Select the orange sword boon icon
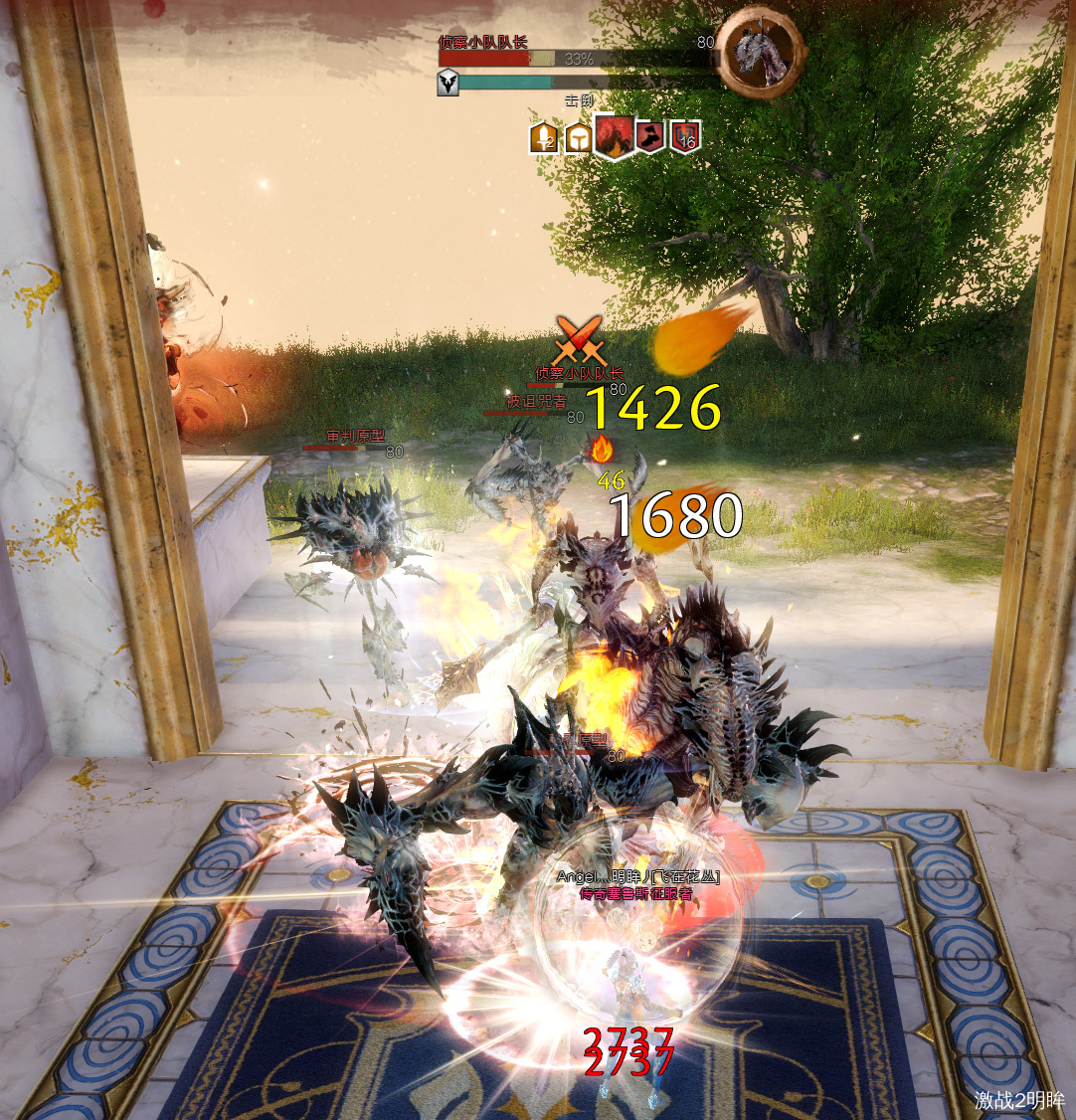Viewport: 1076px width, 1120px height. (x=543, y=137)
